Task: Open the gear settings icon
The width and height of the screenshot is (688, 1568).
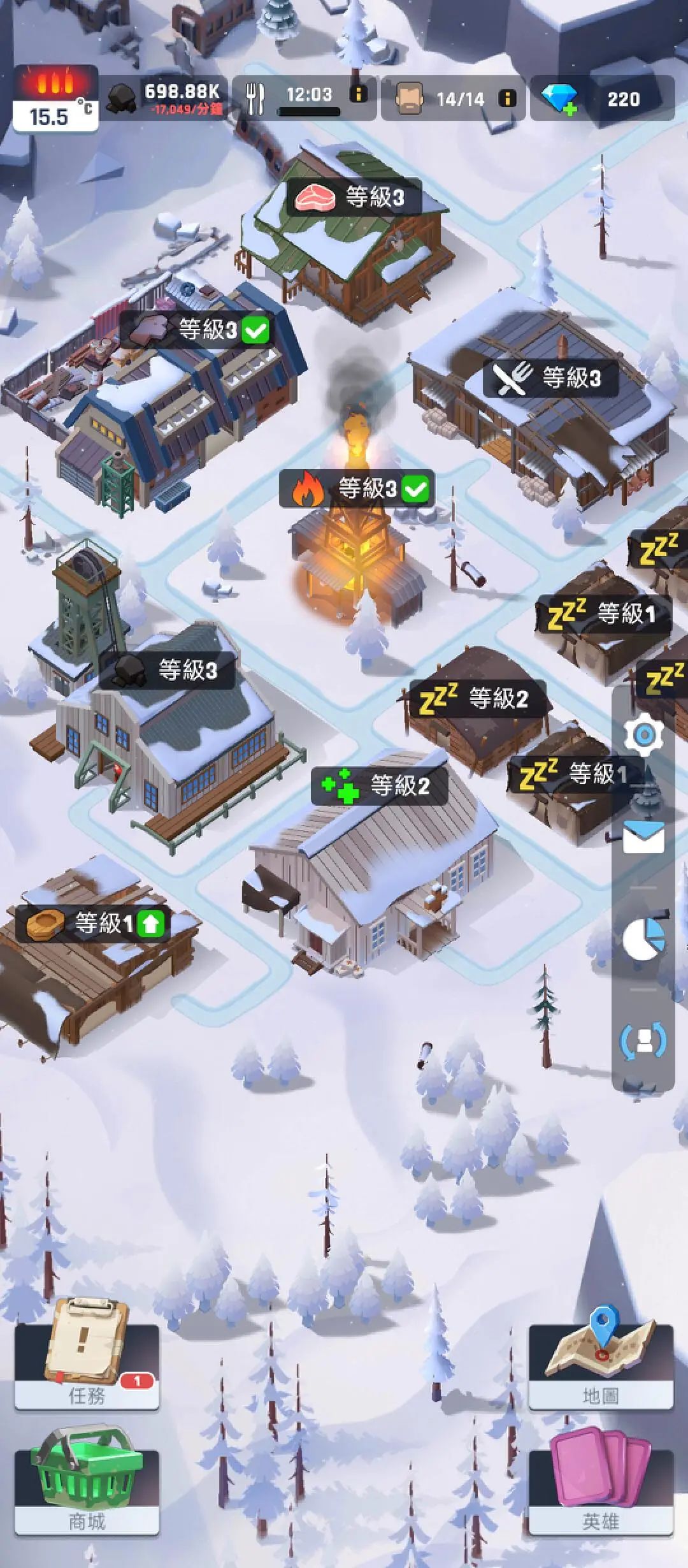Action: coord(644,735)
